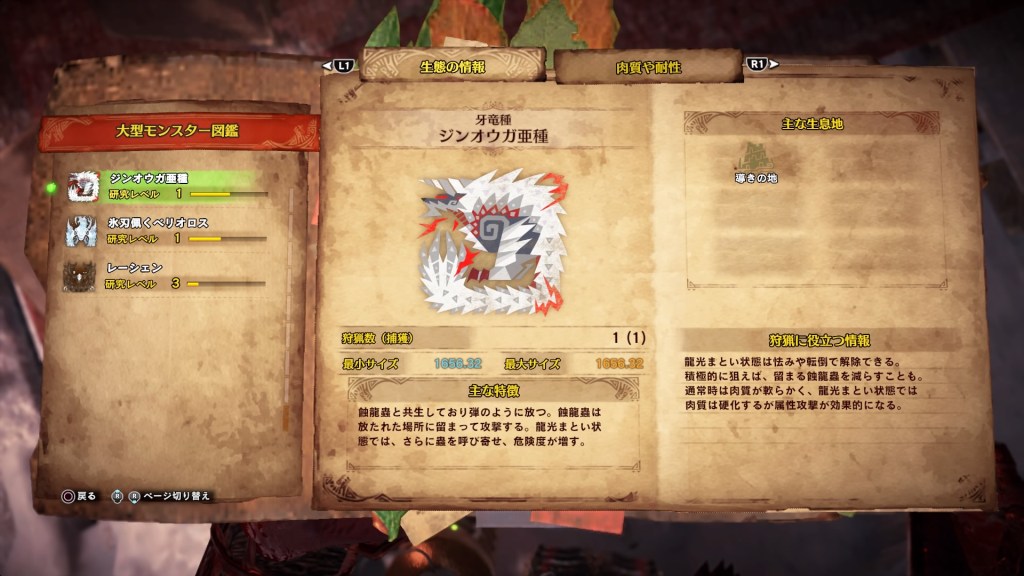Open the 生態の情報 tab

point(452,67)
